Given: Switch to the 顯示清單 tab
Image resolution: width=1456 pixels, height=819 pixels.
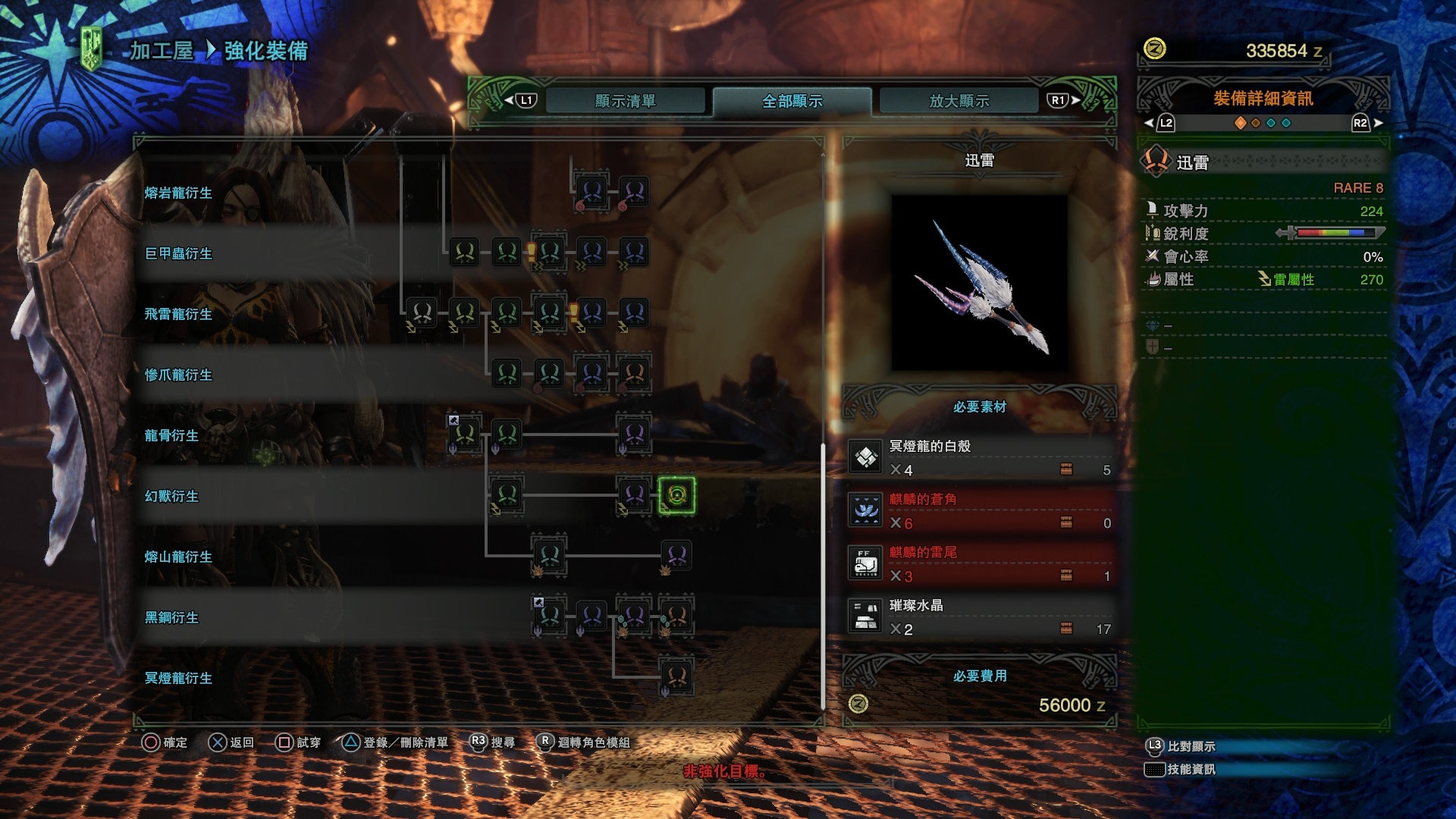Looking at the screenshot, I should click(x=625, y=101).
